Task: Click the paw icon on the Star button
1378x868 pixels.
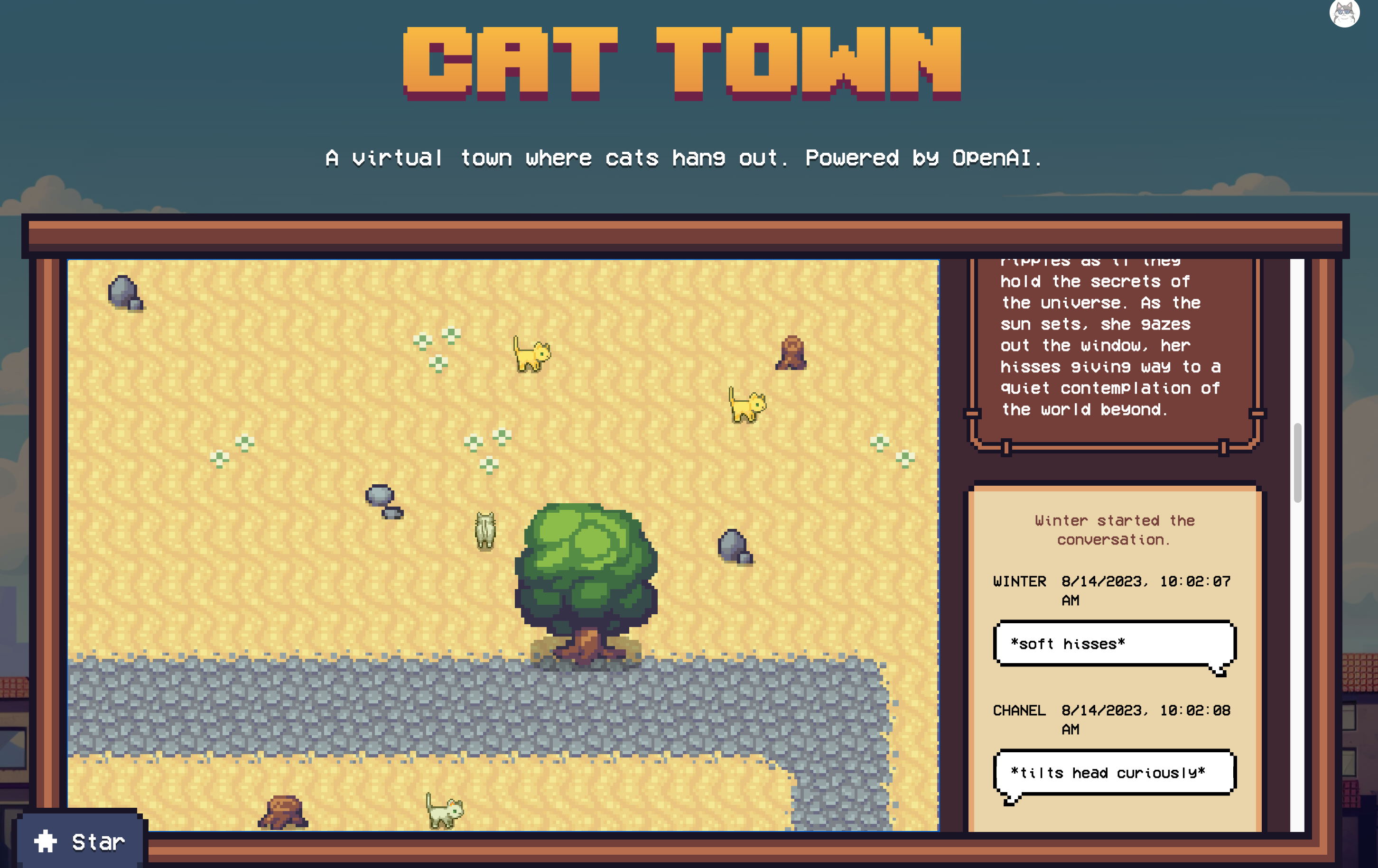Action: click(x=45, y=841)
